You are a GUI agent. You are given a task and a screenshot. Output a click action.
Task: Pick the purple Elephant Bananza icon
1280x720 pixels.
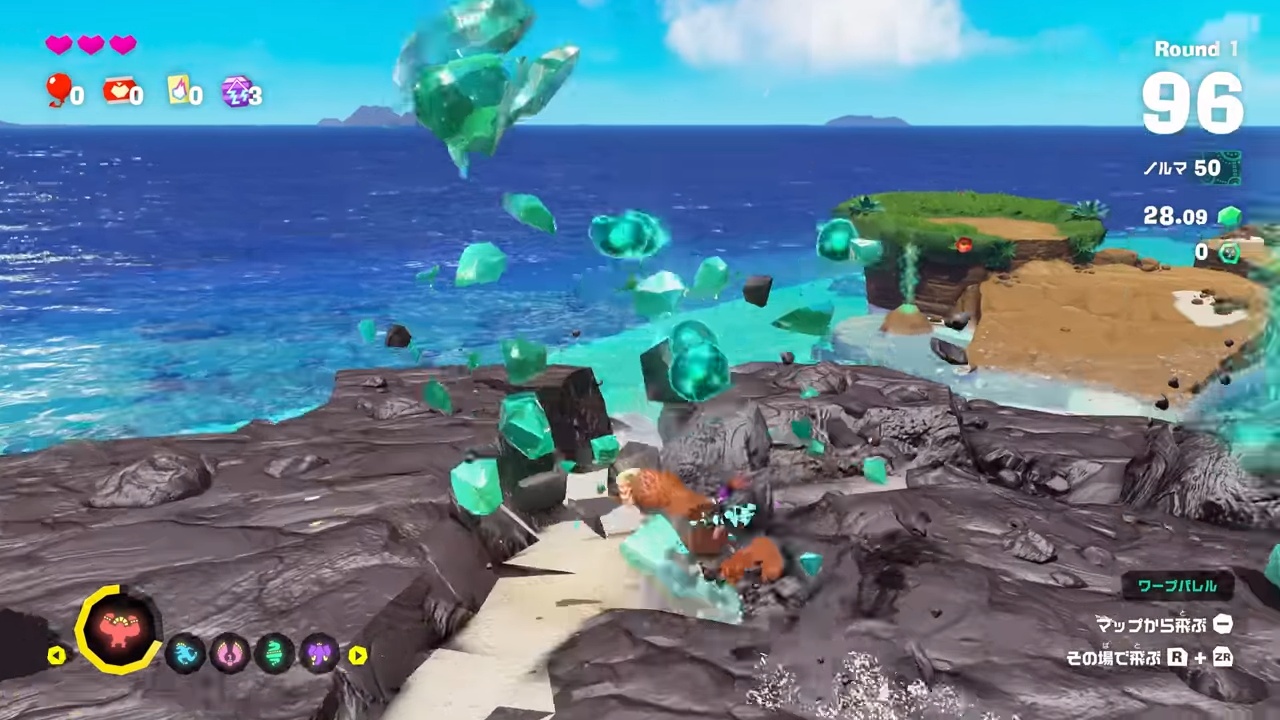319,654
